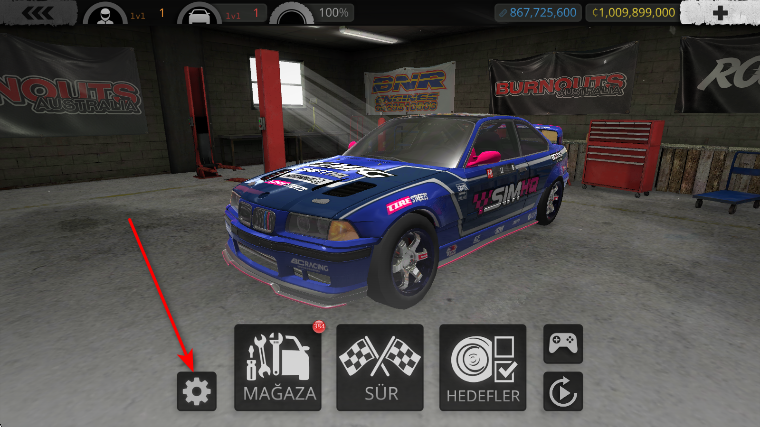The width and height of the screenshot is (760, 427).
Task: Start driving with the SÜR button
Action: (380, 367)
